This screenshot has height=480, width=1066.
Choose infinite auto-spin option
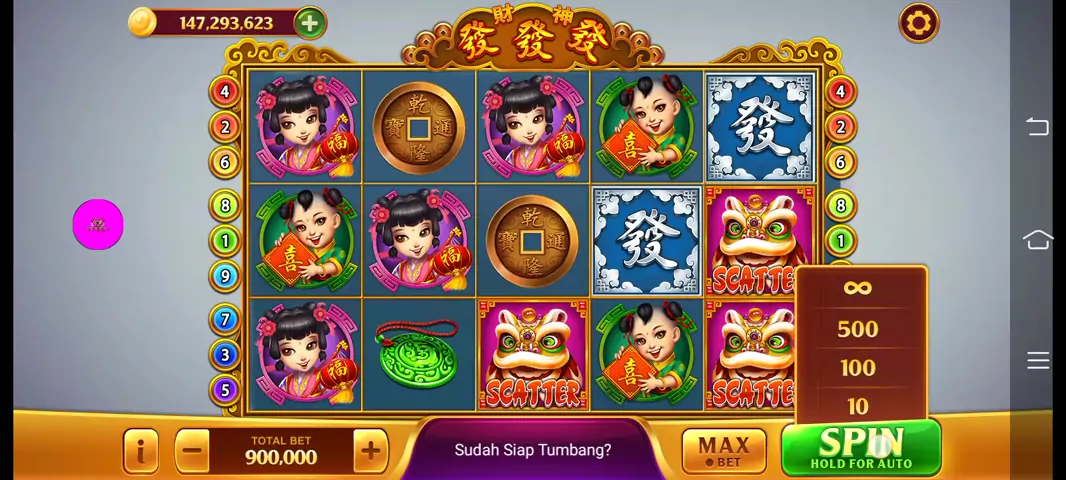(x=857, y=289)
